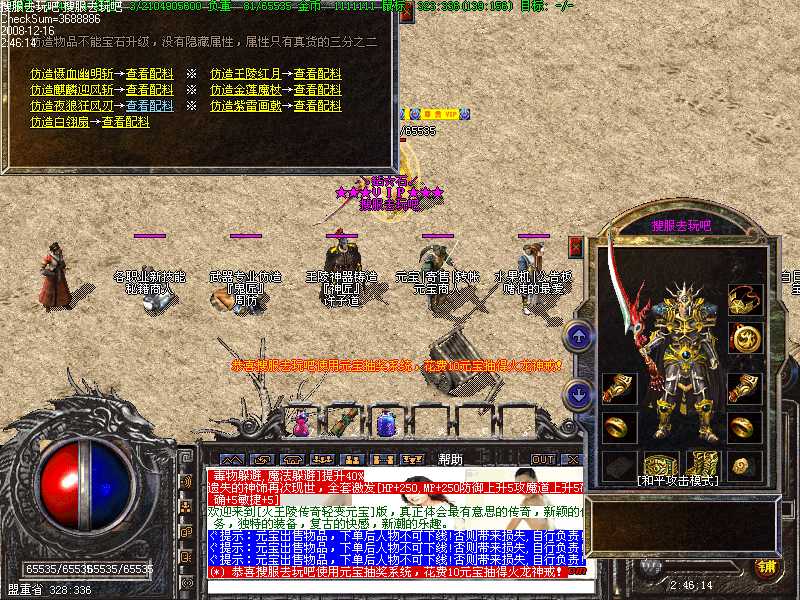Screen dimensions: 800x600
Task: Click the OUT logout button
Action: (x=542, y=459)
